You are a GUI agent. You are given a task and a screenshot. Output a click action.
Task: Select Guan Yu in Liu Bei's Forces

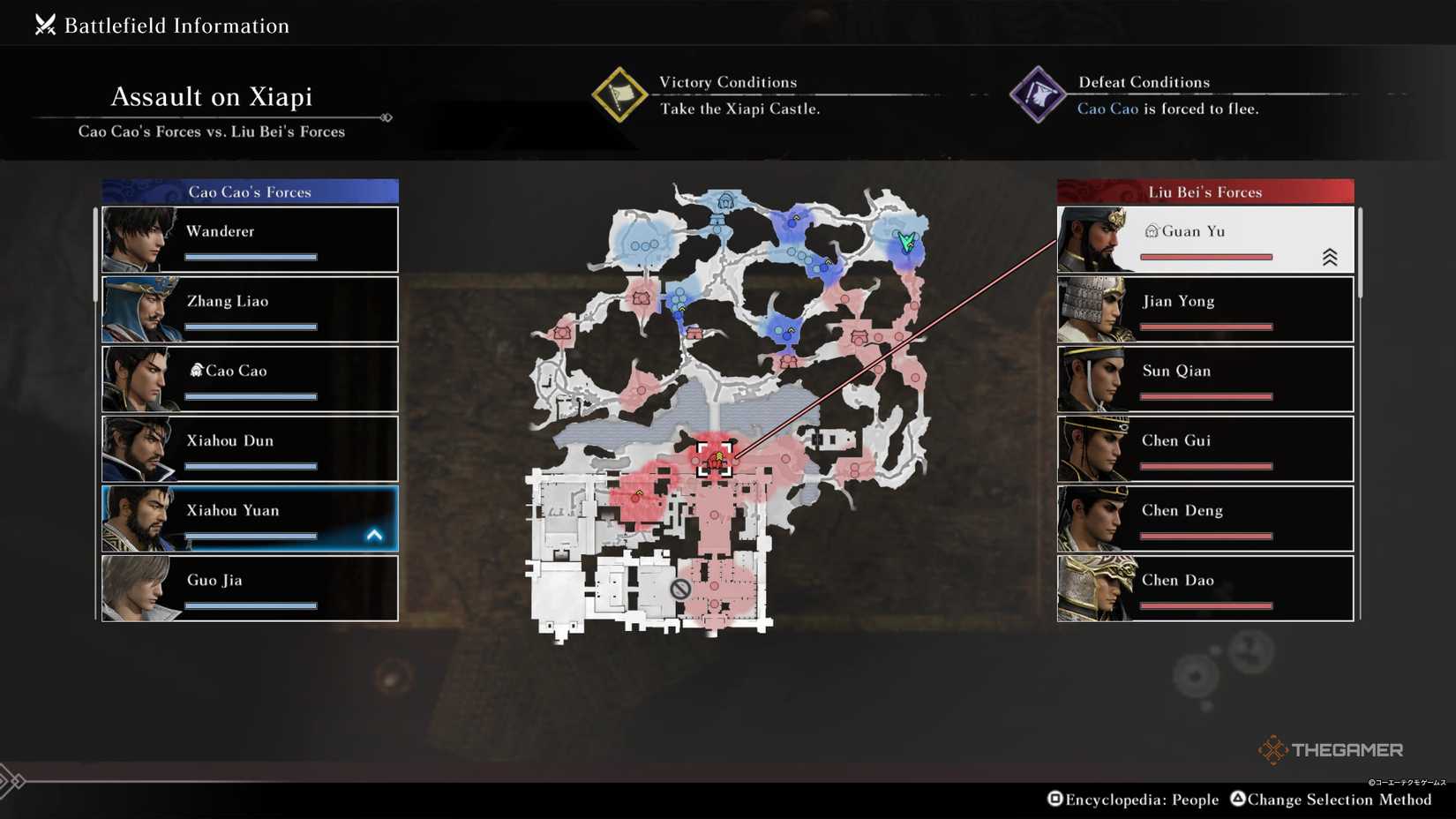1205,238
